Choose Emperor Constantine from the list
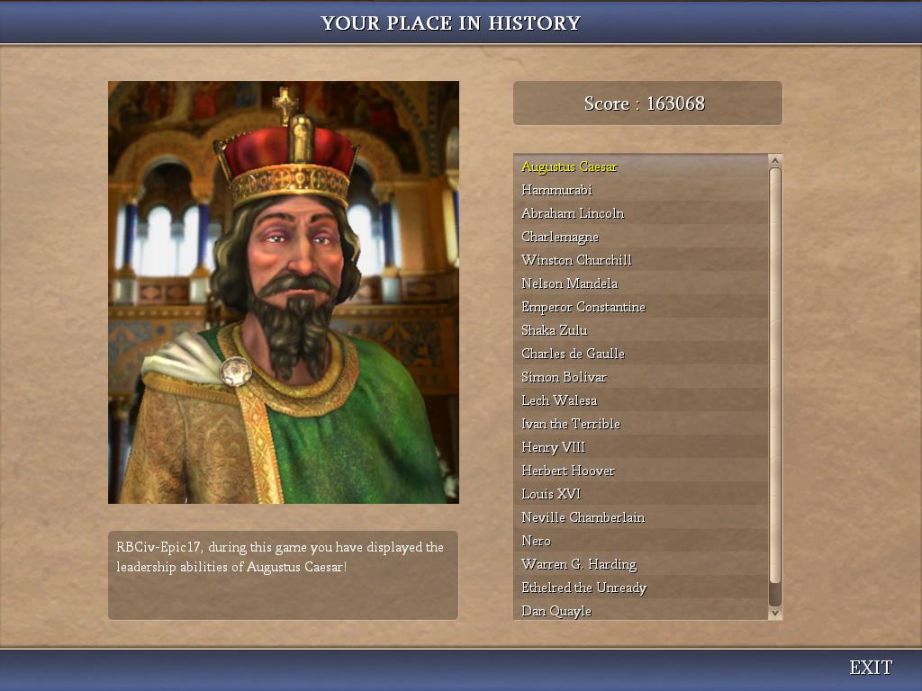This screenshot has height=691, width=922. point(583,307)
